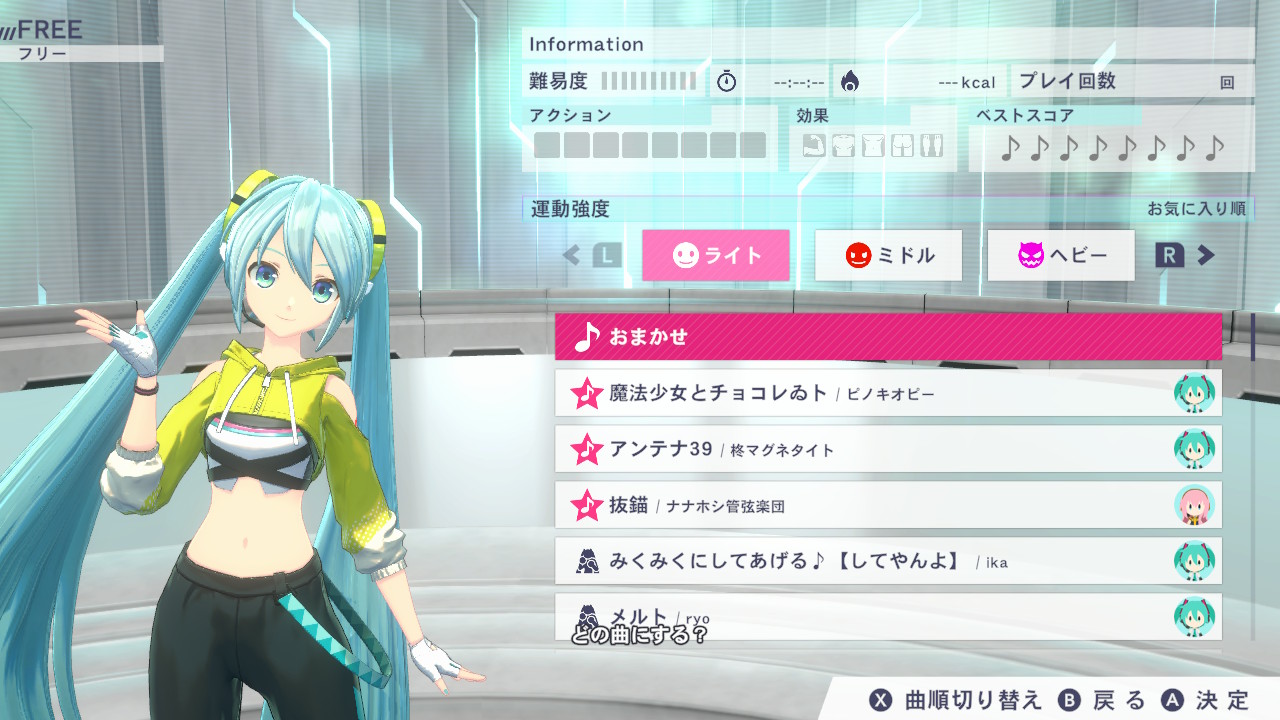Viewport: 1280px width, 720px height.
Task: Select the song 抜錨
Action: [x=888, y=505]
